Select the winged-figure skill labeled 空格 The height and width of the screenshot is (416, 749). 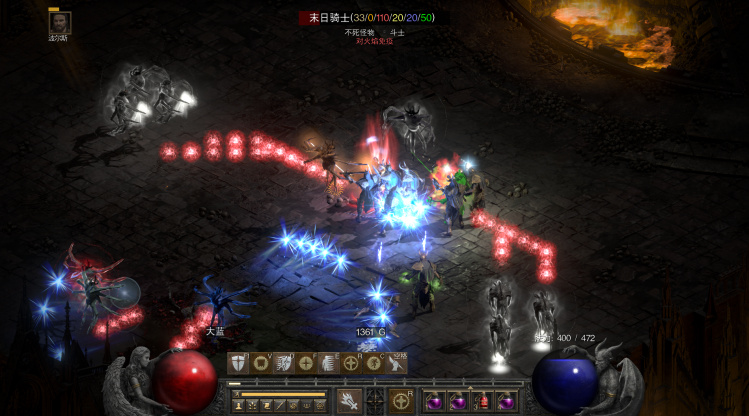pos(397,363)
